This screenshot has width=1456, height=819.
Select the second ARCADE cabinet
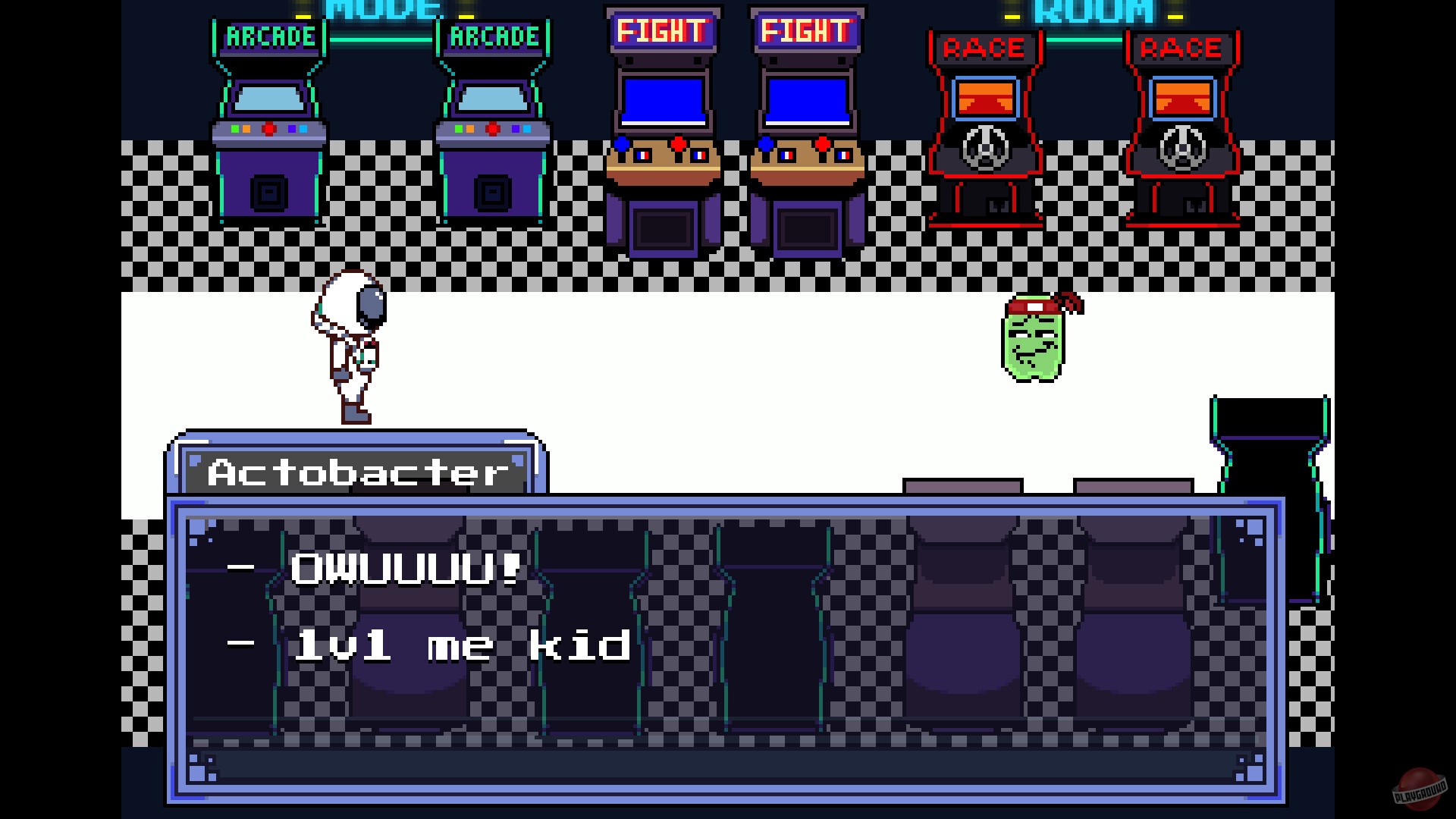coord(493,121)
